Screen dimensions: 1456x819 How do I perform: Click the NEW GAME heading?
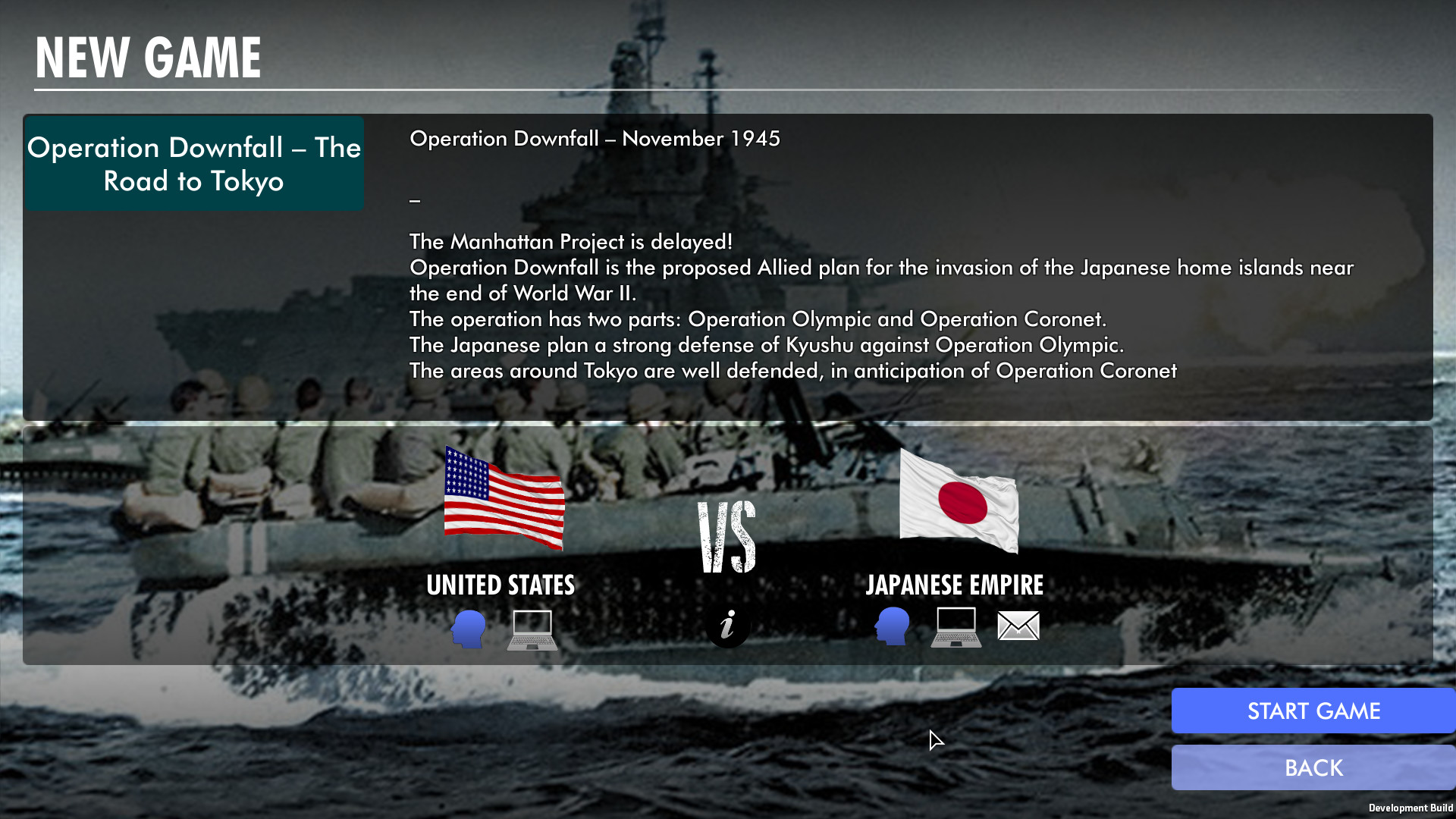[148, 55]
